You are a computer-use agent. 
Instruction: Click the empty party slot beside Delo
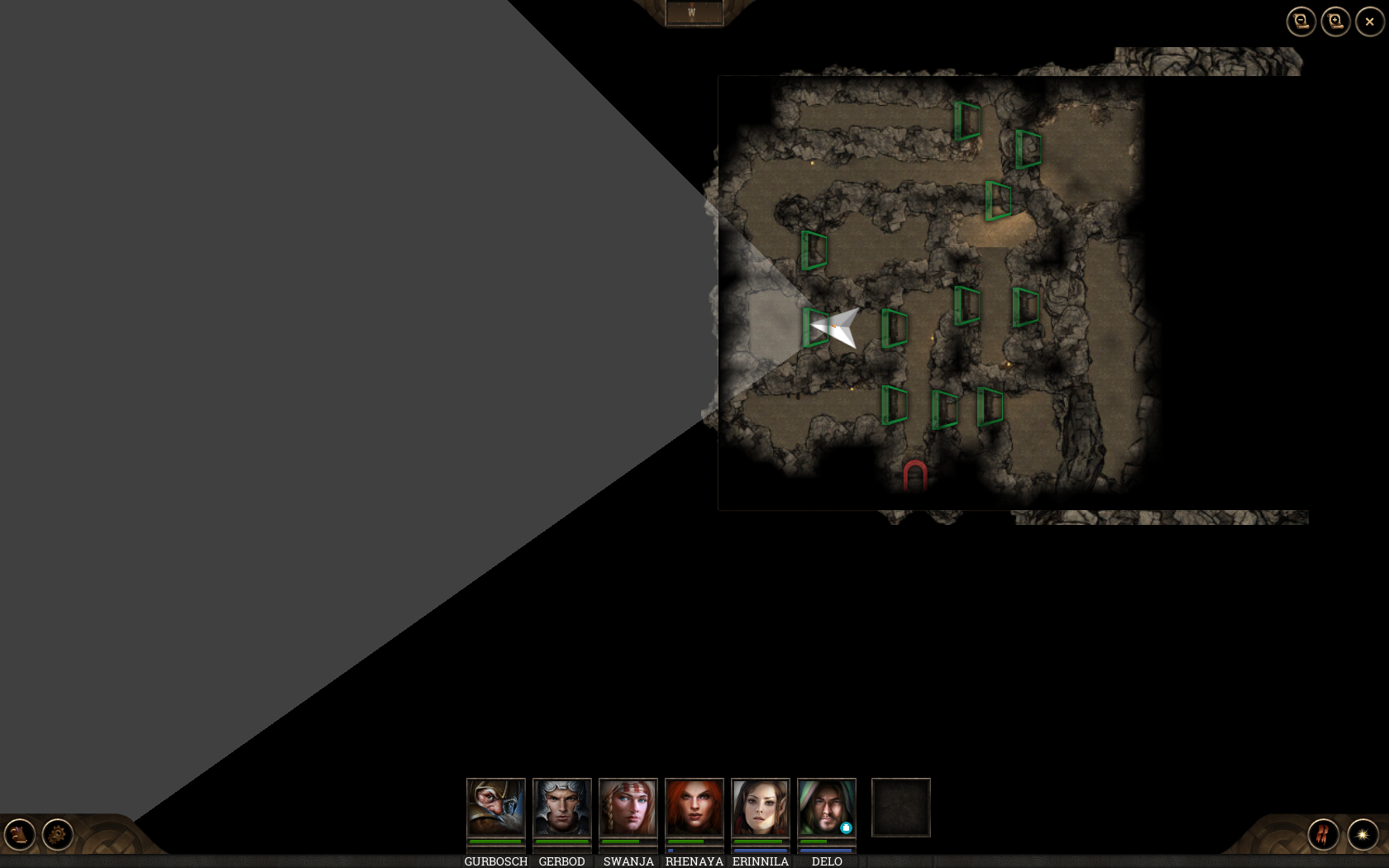tap(900, 807)
